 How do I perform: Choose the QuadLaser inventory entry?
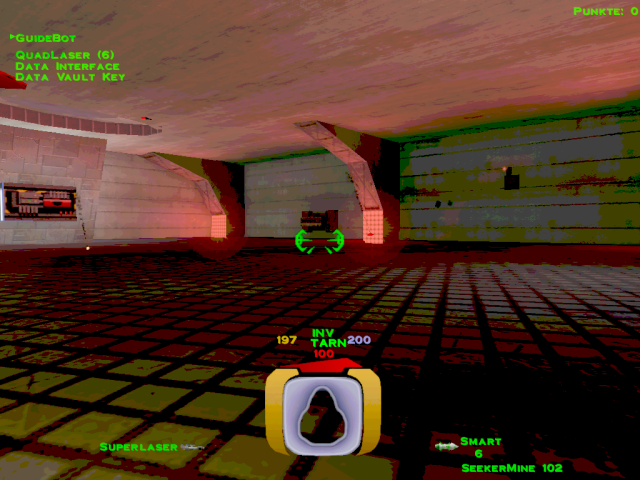pyautogui.click(x=63, y=54)
